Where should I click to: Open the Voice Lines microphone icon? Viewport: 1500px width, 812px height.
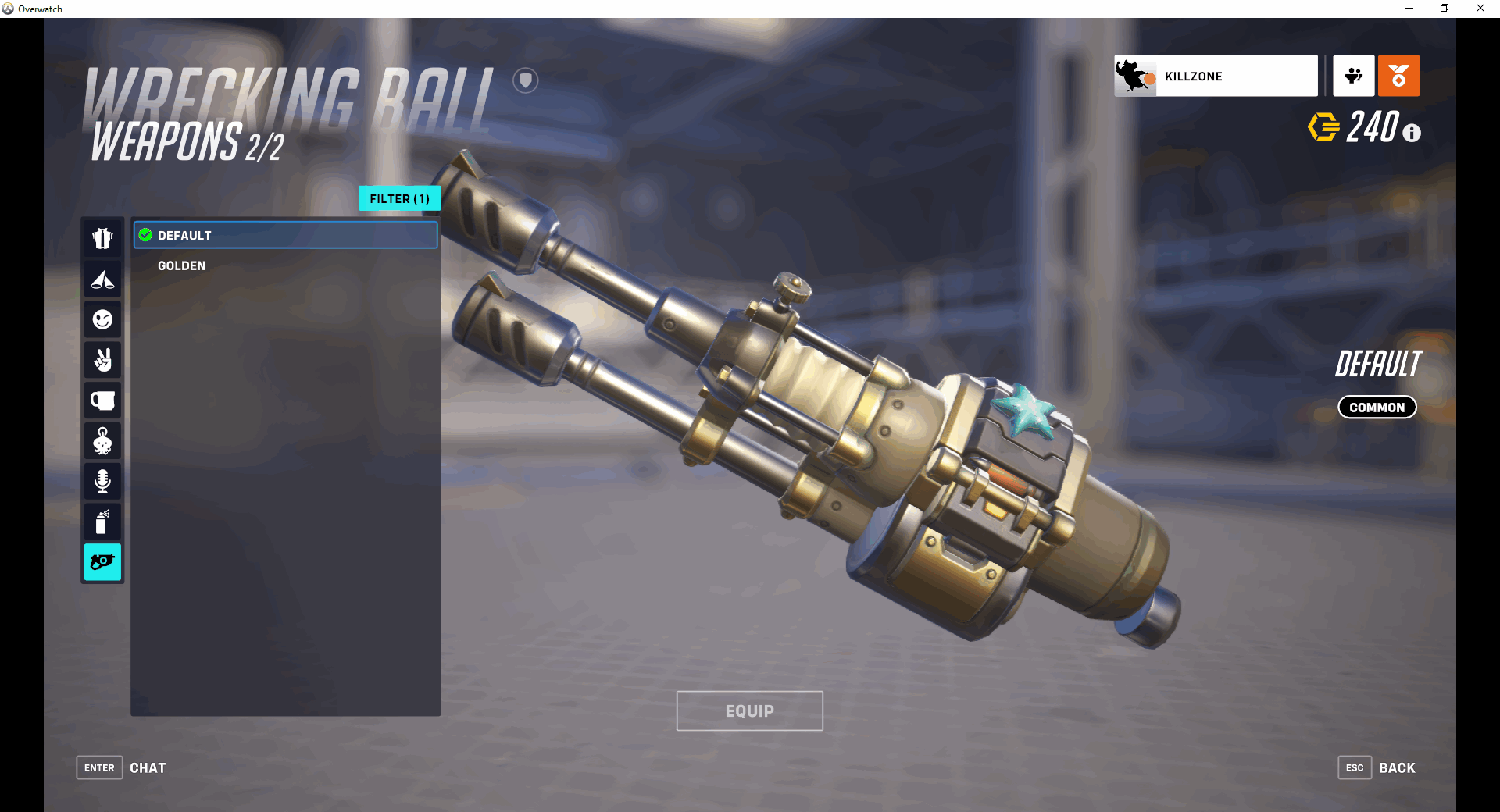coord(102,481)
